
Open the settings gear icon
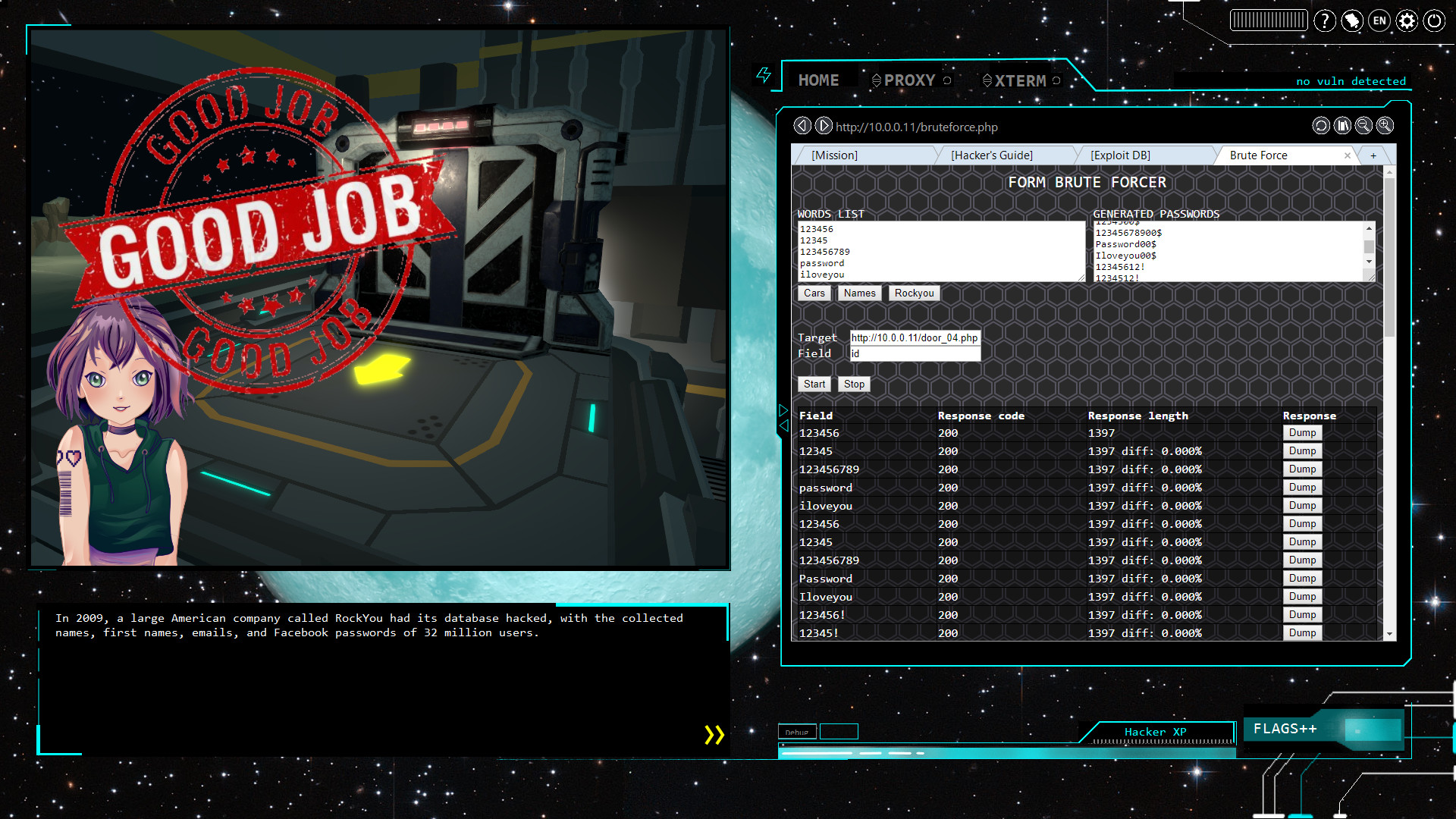coord(1407,20)
